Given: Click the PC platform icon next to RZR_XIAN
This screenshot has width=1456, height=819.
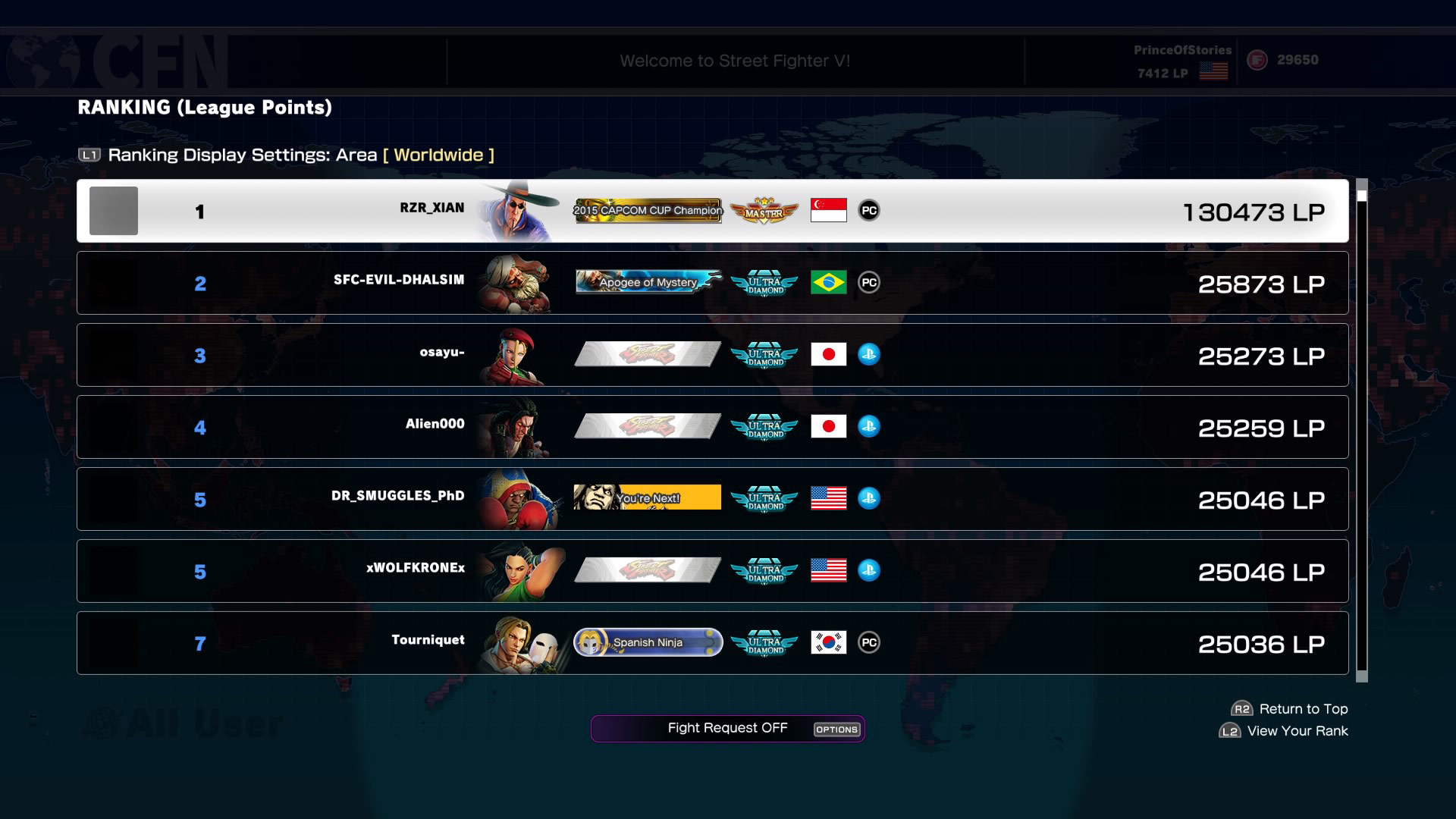Looking at the screenshot, I should (869, 211).
